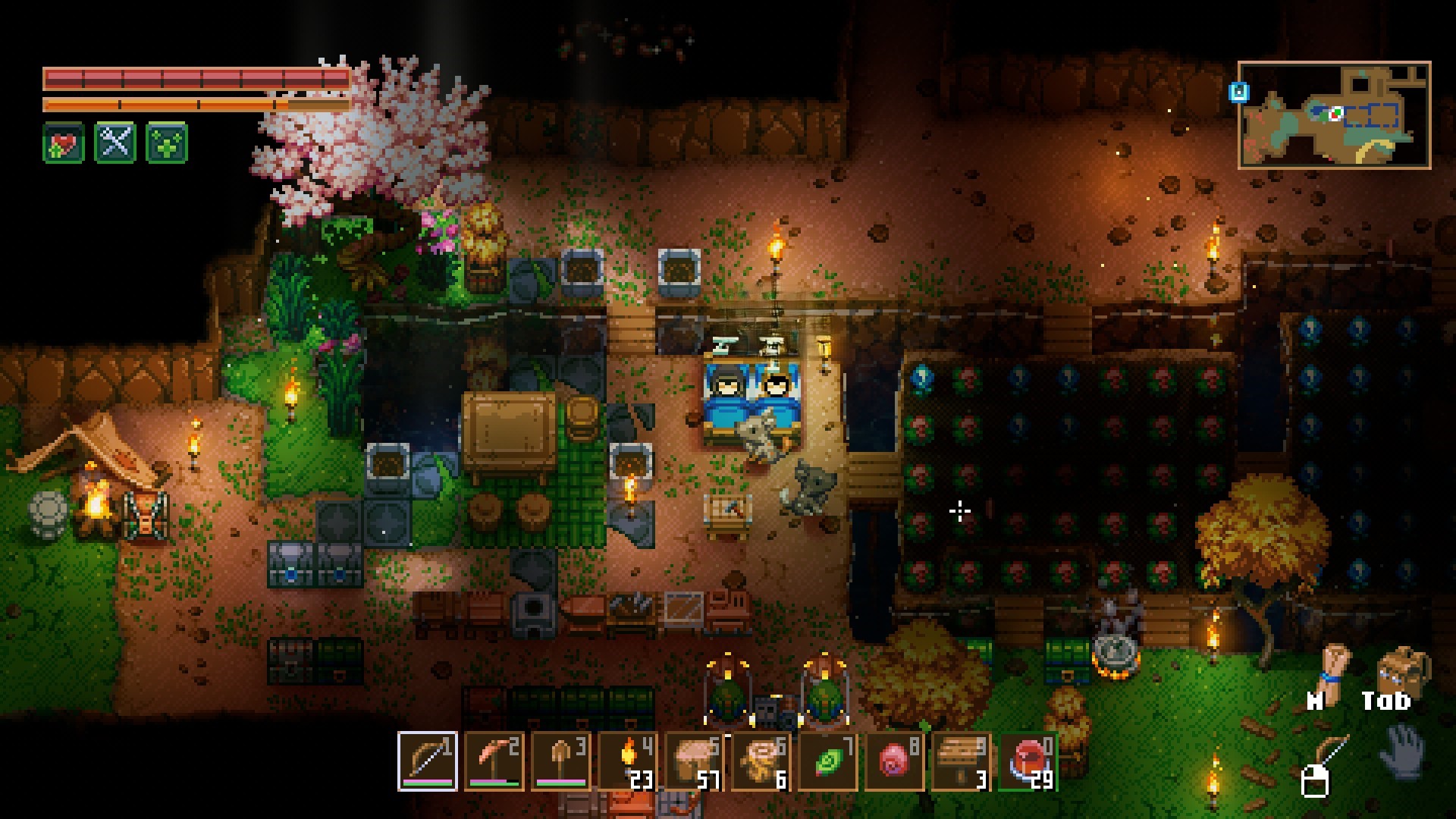Click the blue marker beside the minimap
The width and height of the screenshot is (1456, 819).
coord(1238,93)
